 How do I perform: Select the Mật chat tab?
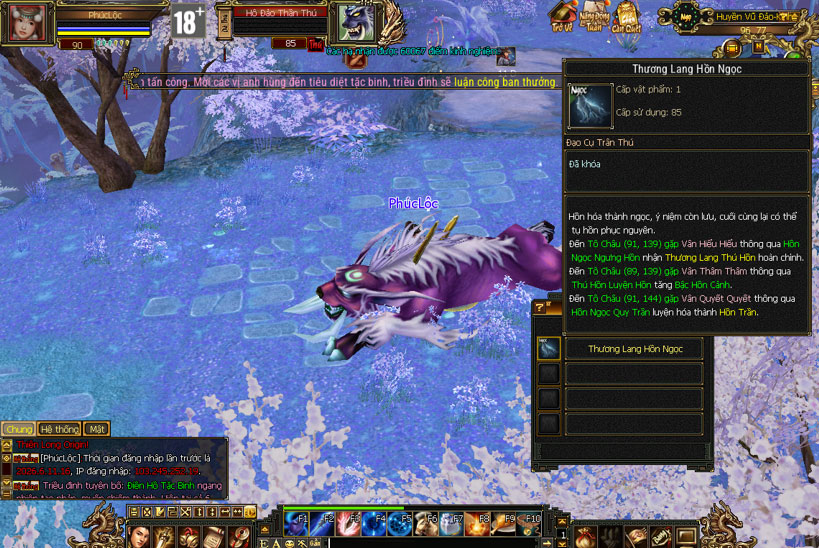point(97,429)
